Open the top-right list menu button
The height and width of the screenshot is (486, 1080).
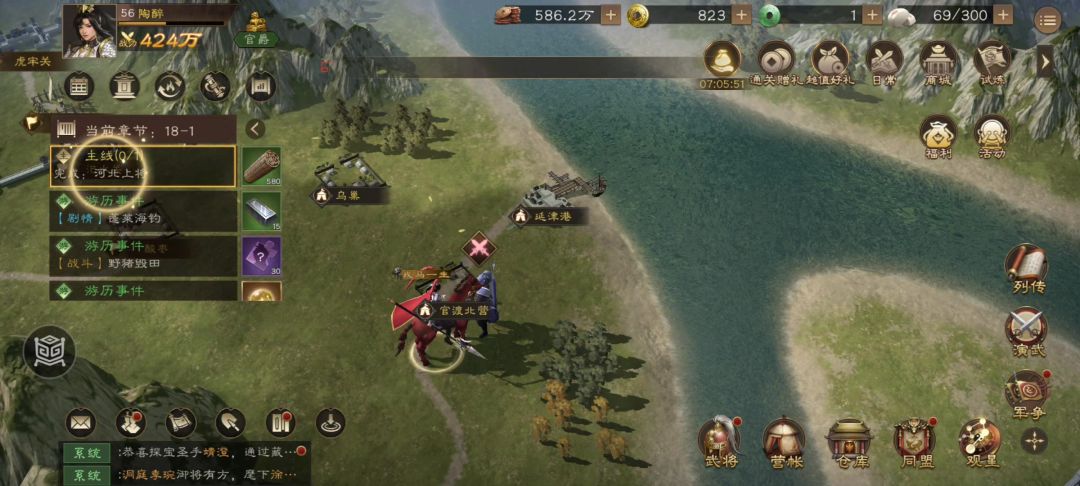click(1047, 19)
